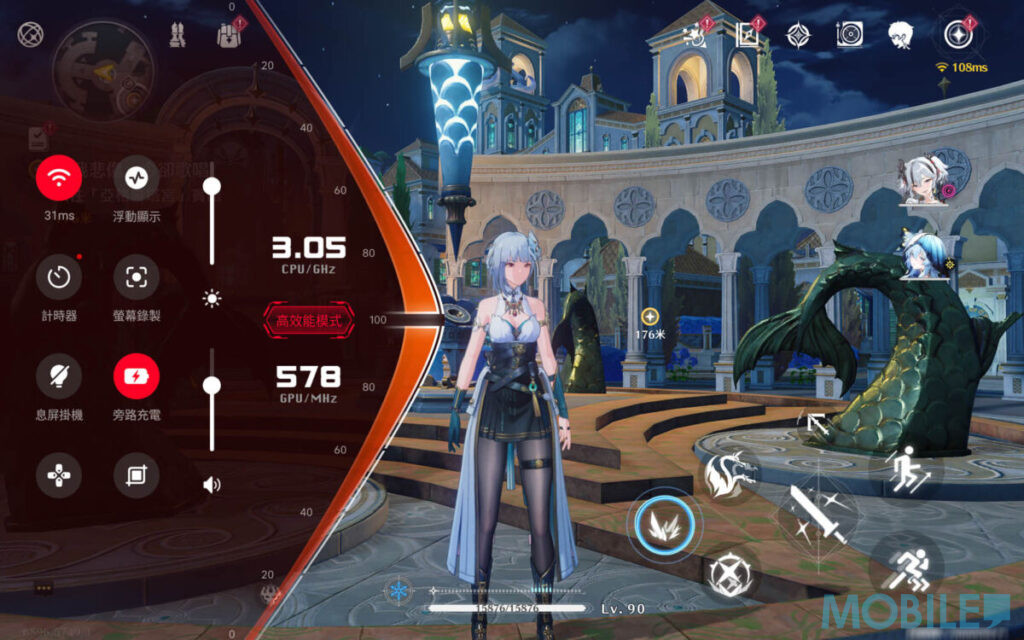Viewport: 1024px width, 640px height.
Task: Tap the running figure dash button
Action: [907, 569]
